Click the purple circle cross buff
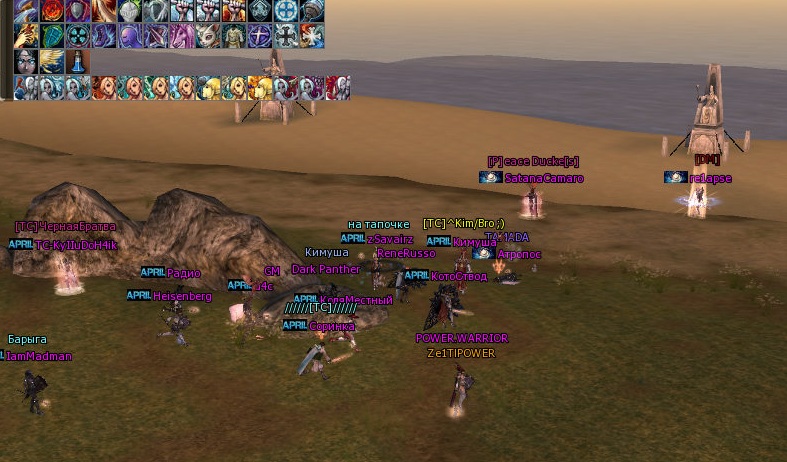Viewport: 787px width, 462px height. click(259, 36)
